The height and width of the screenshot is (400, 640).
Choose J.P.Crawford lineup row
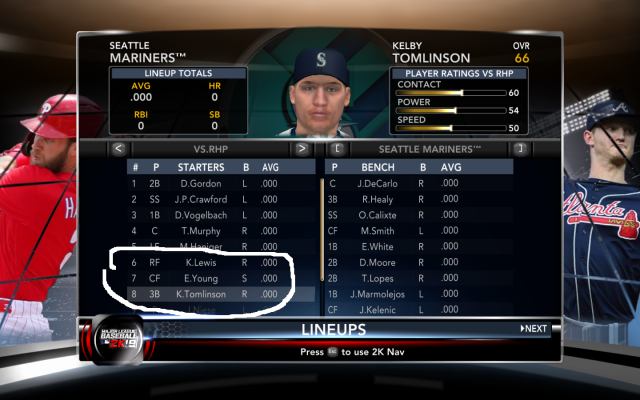pos(199,199)
